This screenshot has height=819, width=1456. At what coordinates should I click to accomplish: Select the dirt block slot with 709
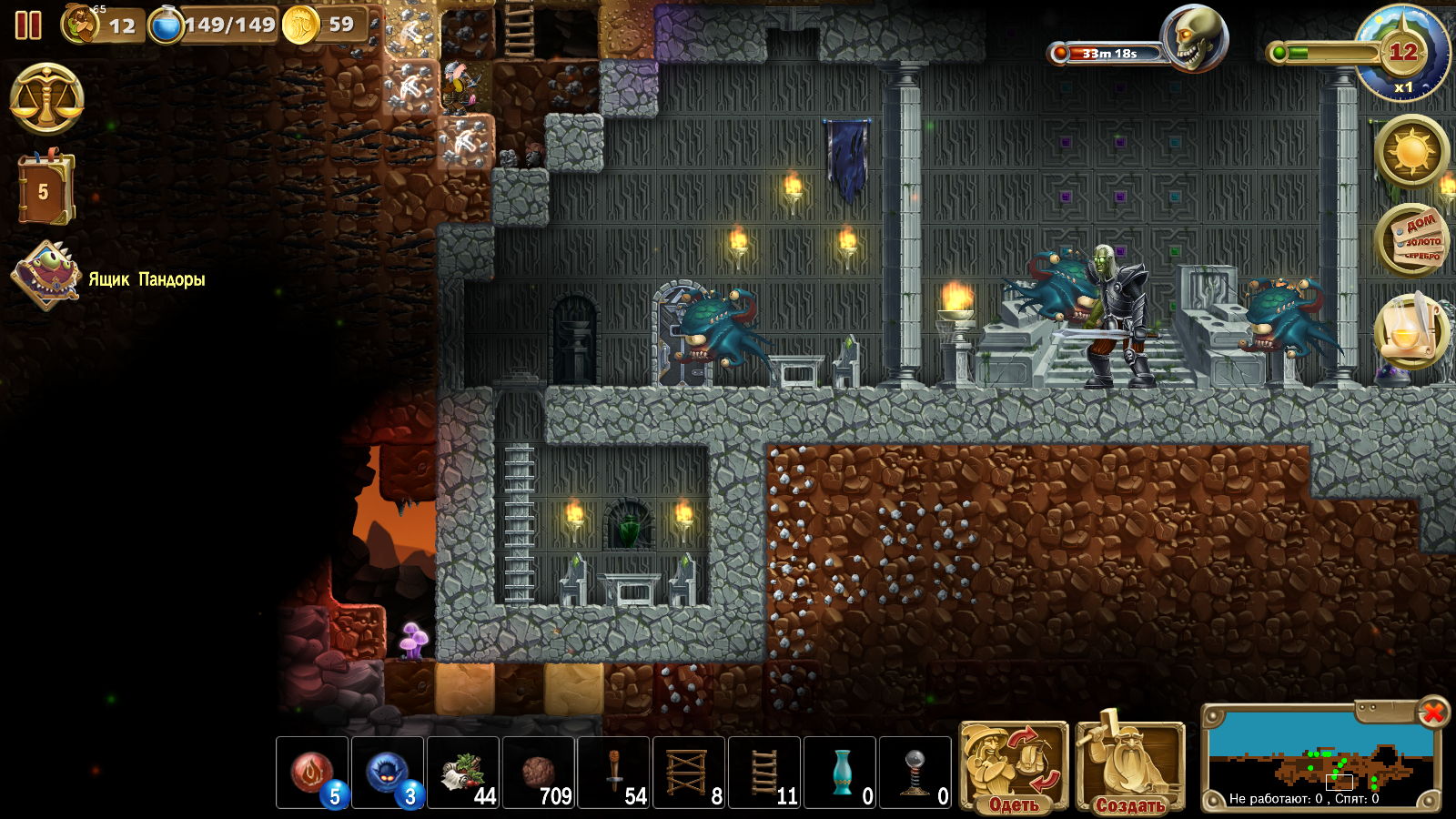tap(539, 773)
